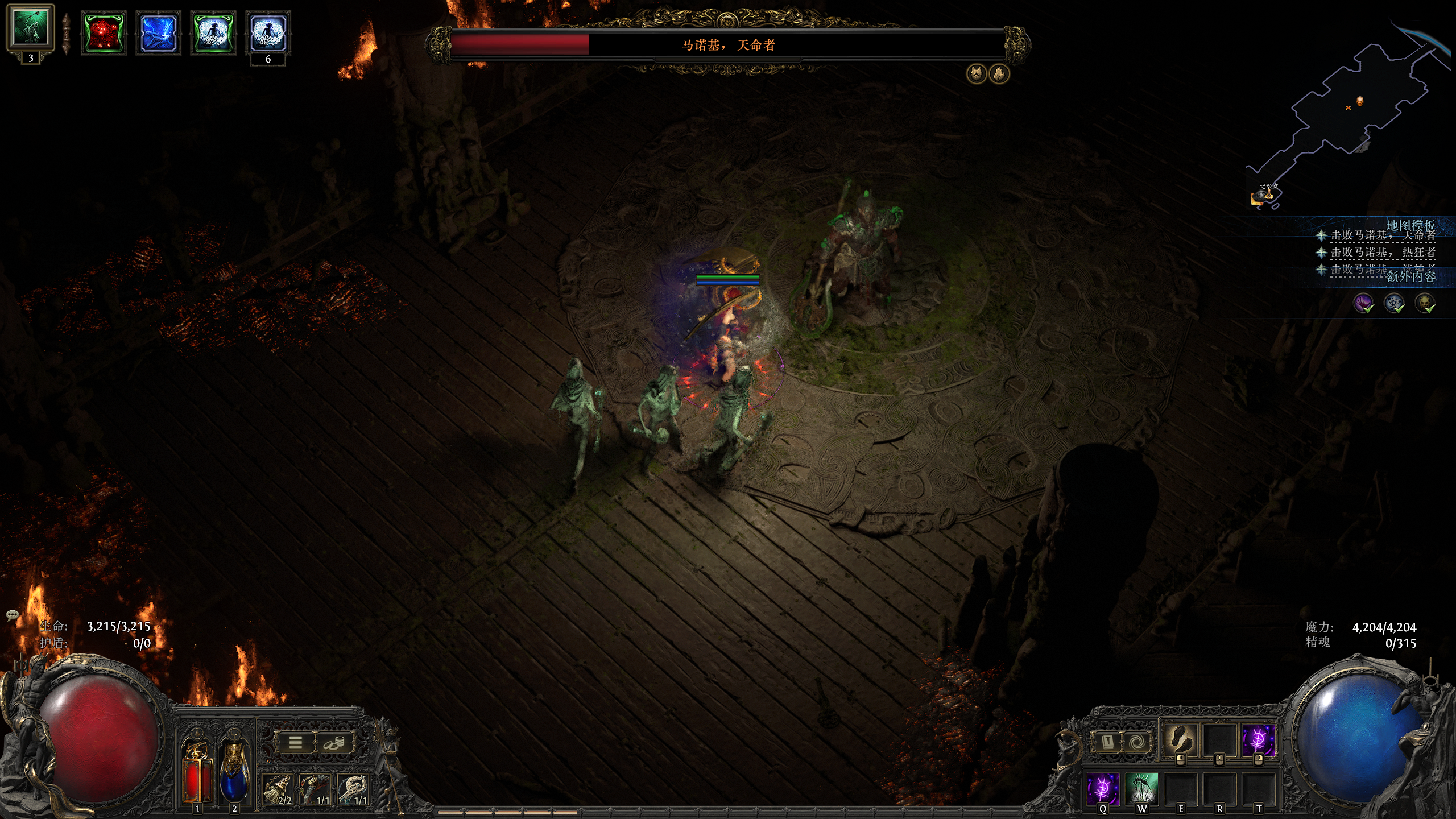Open the spiral swirl icon button
The height and width of the screenshot is (819, 1456).
1136,742
